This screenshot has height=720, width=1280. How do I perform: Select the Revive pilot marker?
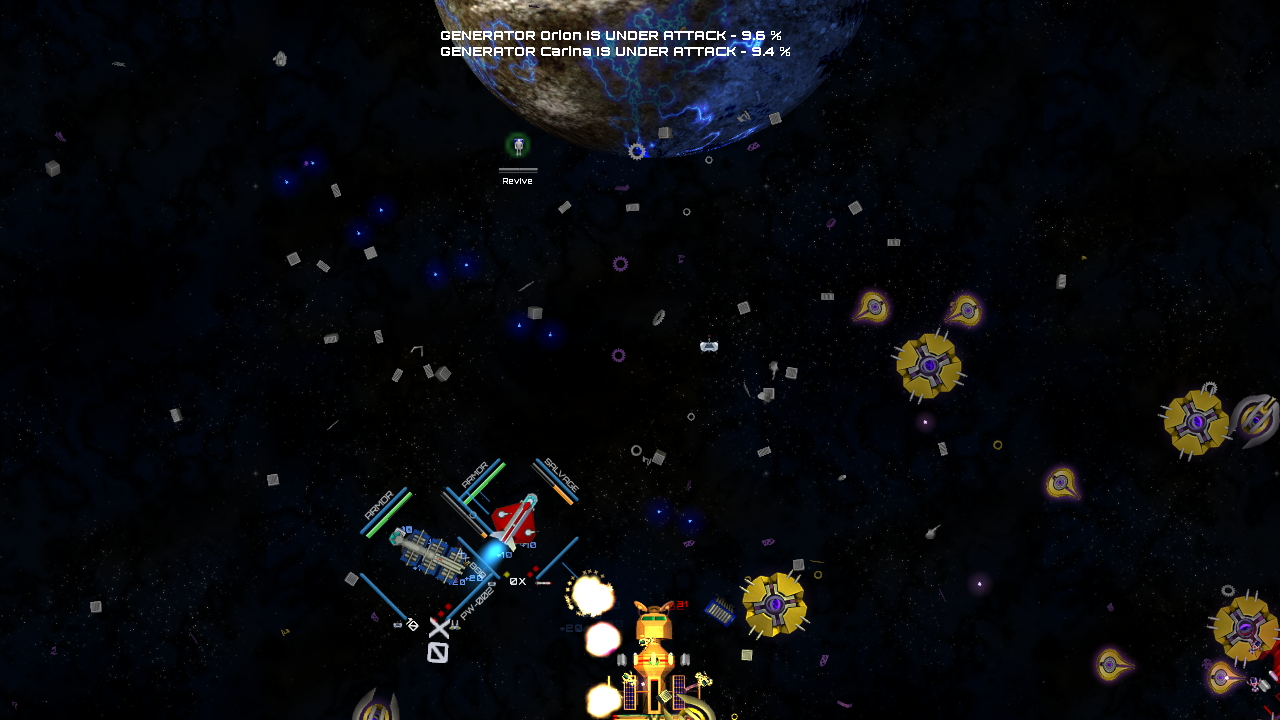click(x=517, y=147)
